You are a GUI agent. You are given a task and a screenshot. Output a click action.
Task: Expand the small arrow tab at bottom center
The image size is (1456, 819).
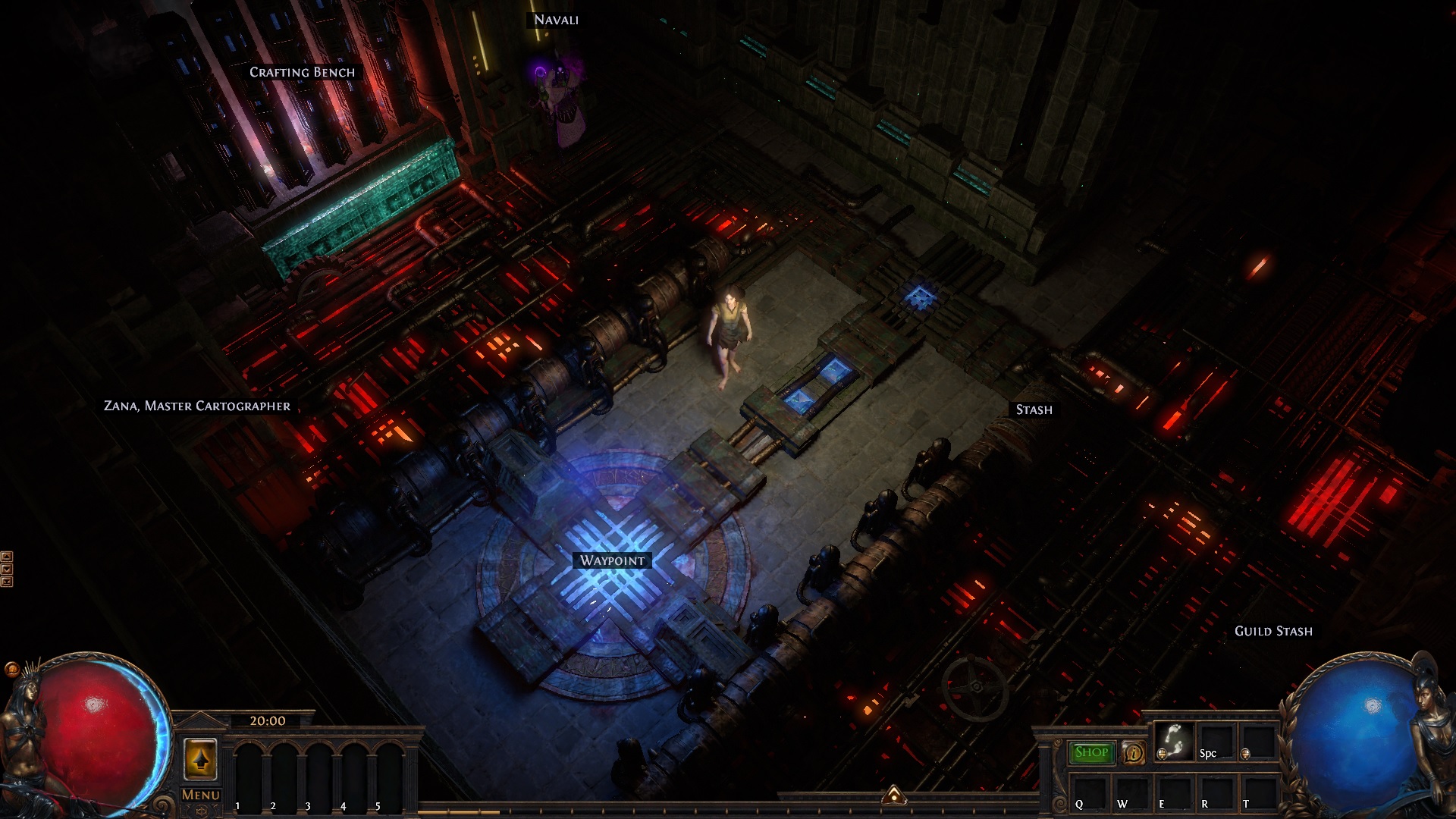tap(894, 795)
